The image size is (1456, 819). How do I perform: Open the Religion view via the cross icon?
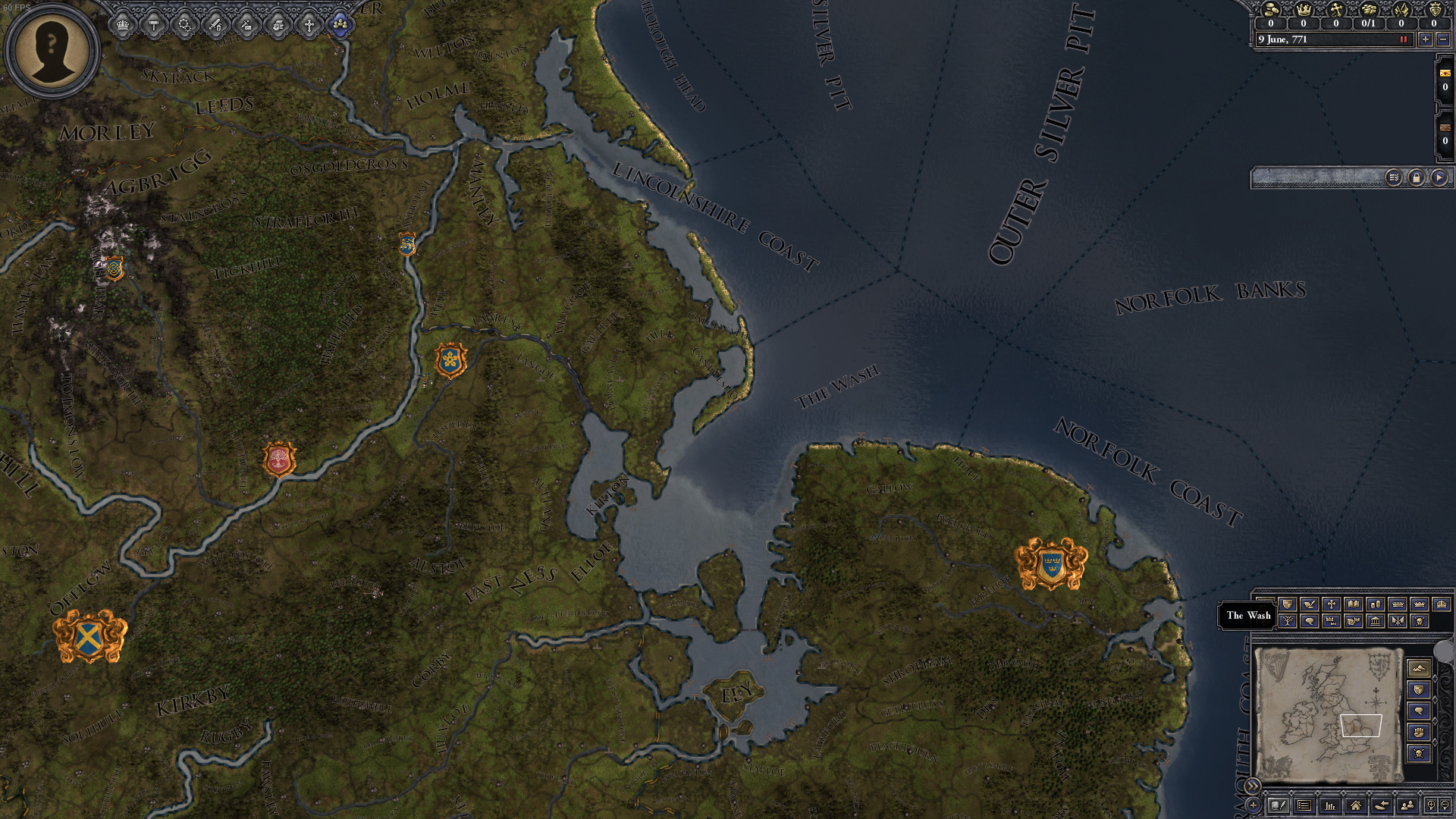coord(312,24)
